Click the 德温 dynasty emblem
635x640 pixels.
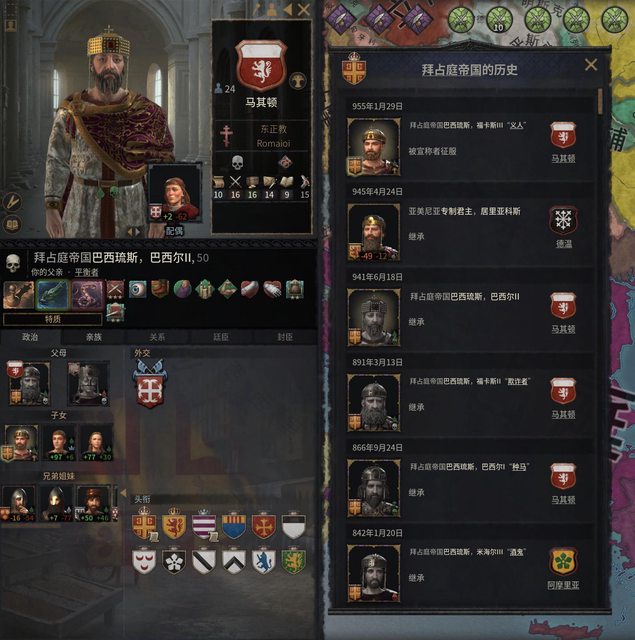tap(563, 221)
